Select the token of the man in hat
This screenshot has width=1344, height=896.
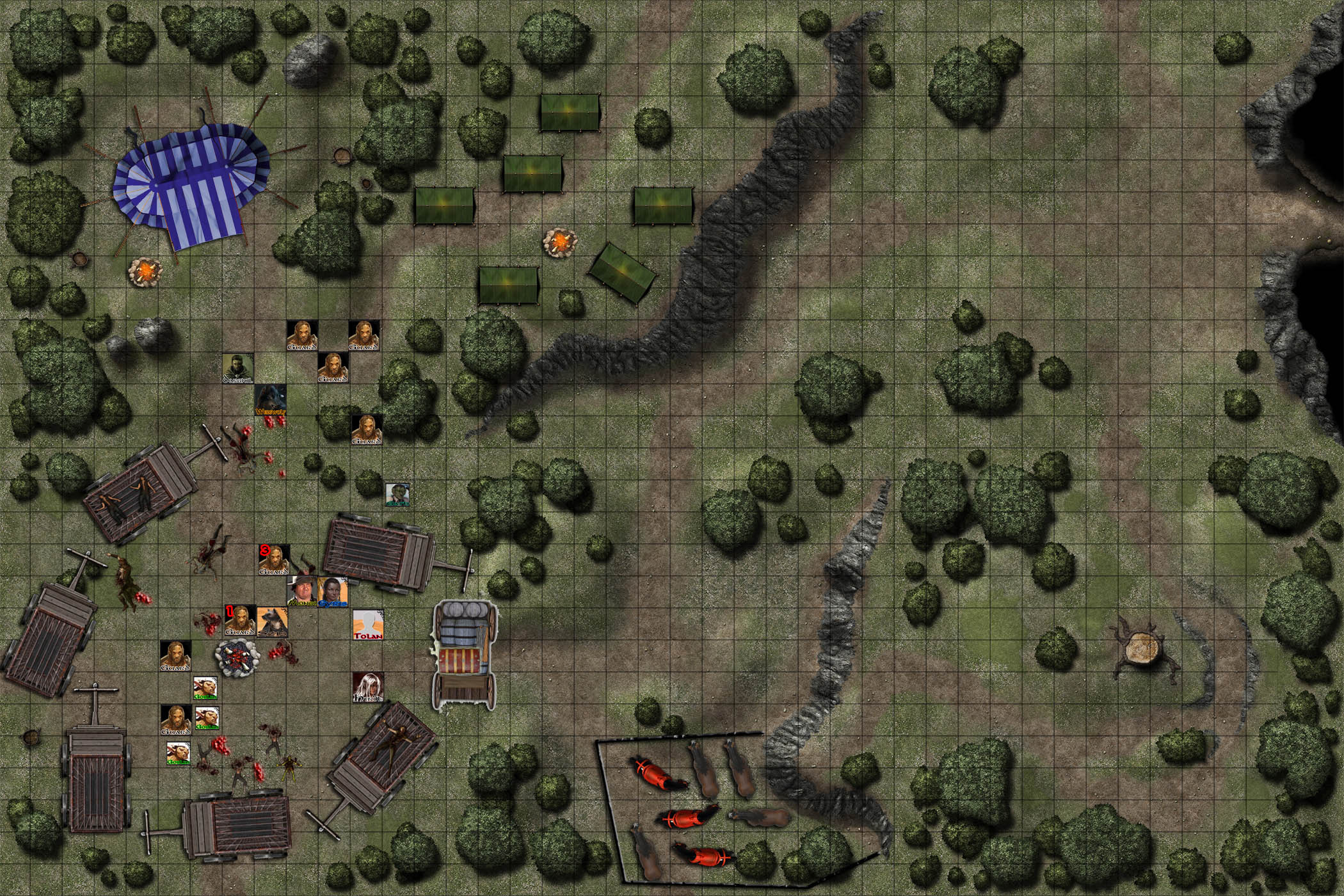click(301, 592)
